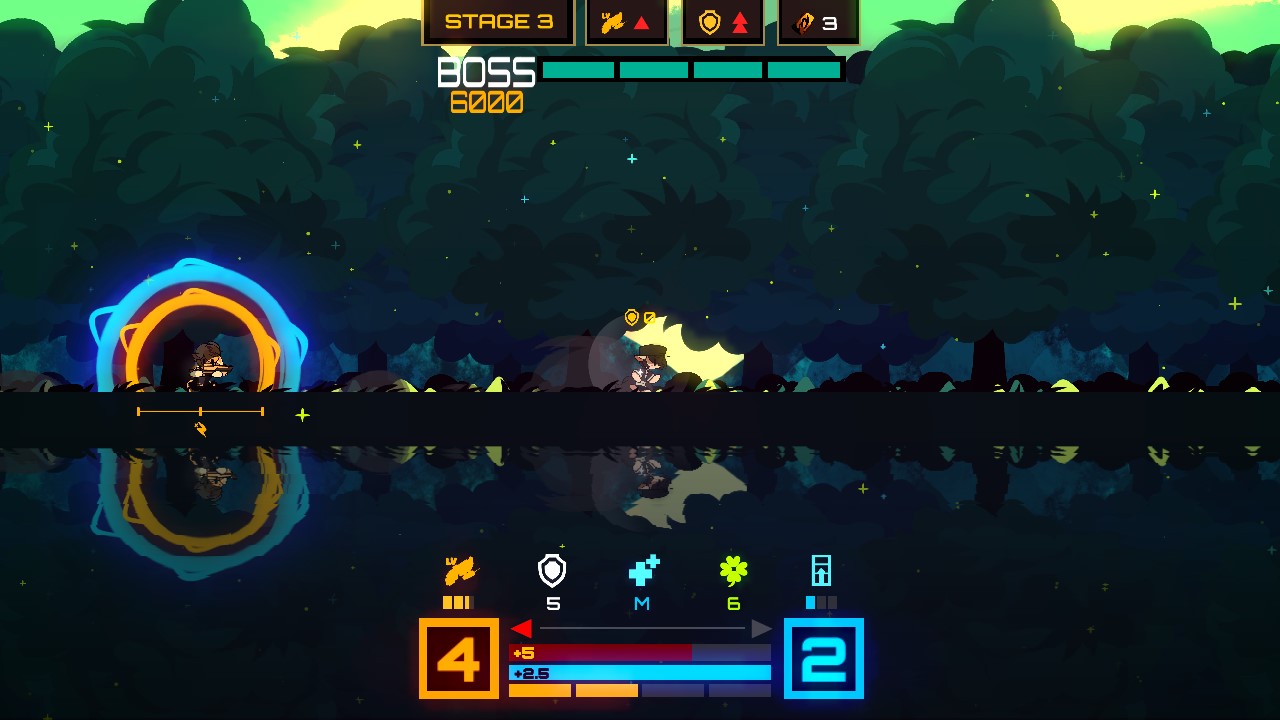Click the flame token icon showing 3
This screenshot has height=720, width=1280.
click(806, 20)
